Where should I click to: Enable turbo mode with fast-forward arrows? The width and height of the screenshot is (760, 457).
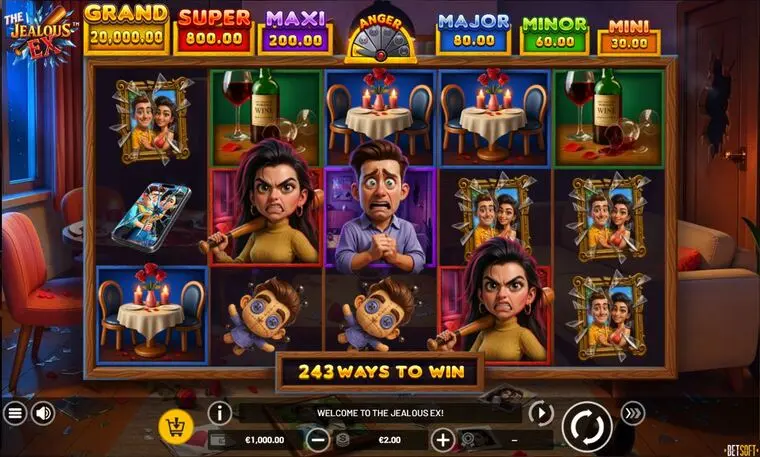pos(632,413)
